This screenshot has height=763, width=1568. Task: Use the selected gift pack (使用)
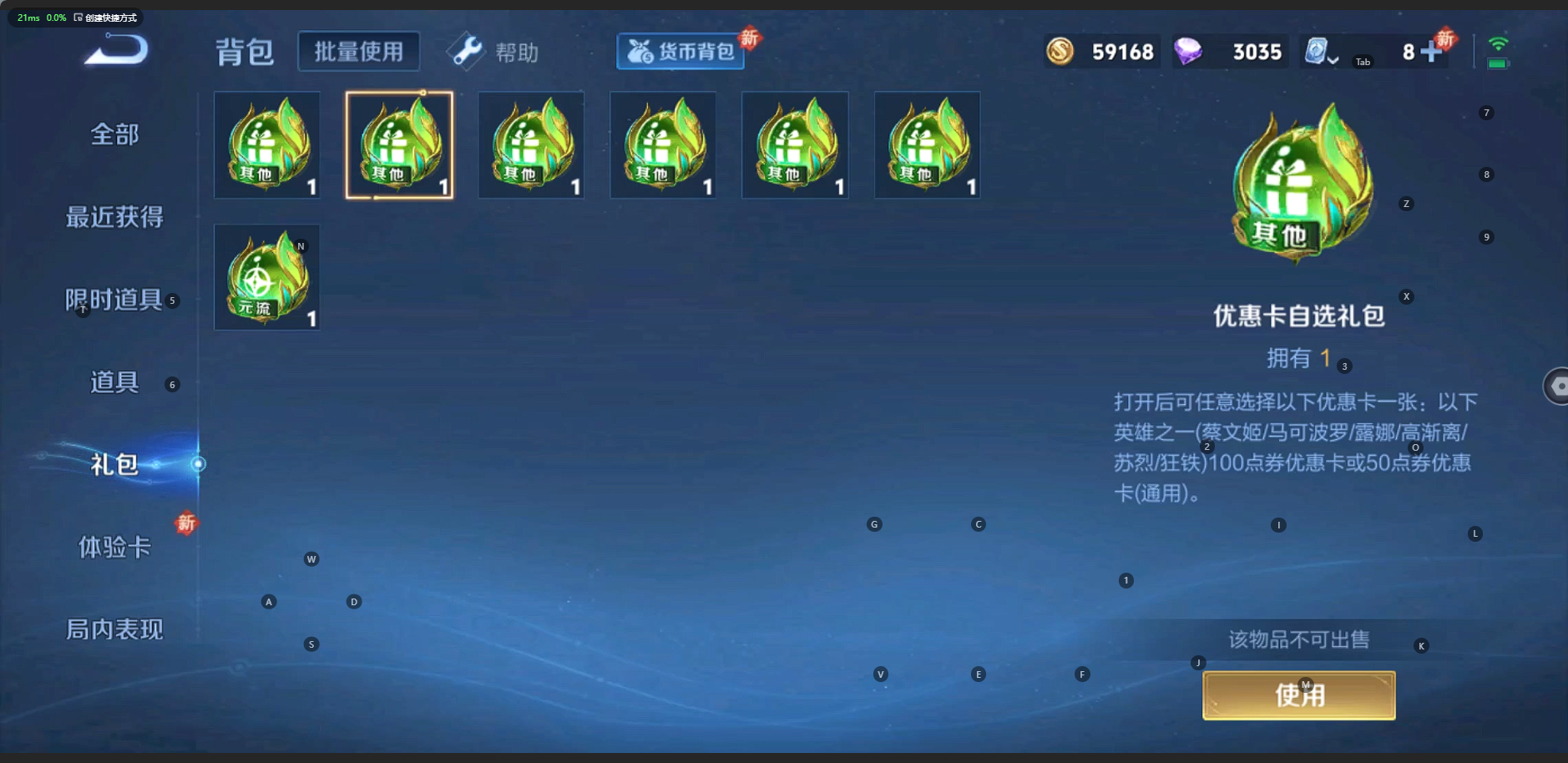click(x=1298, y=695)
